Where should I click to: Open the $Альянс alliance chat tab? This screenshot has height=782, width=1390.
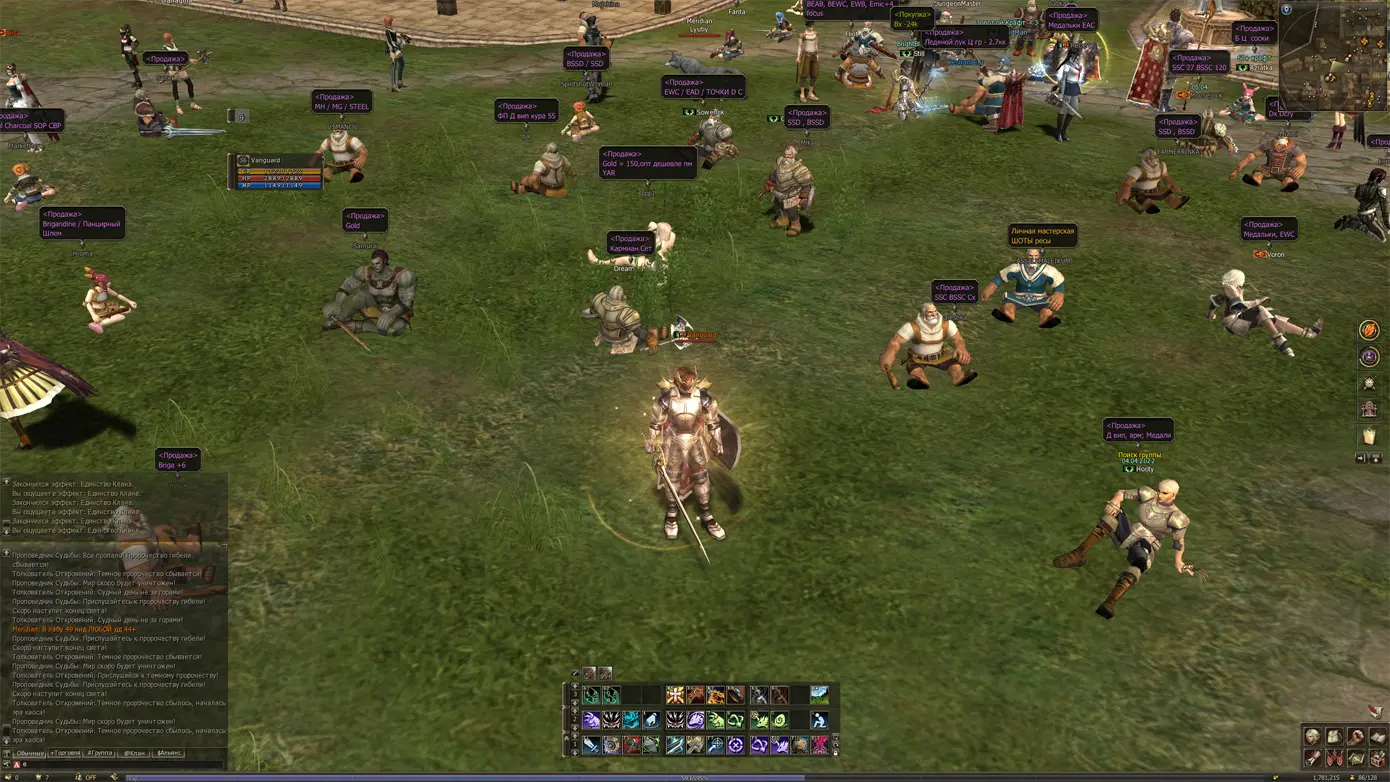169,753
